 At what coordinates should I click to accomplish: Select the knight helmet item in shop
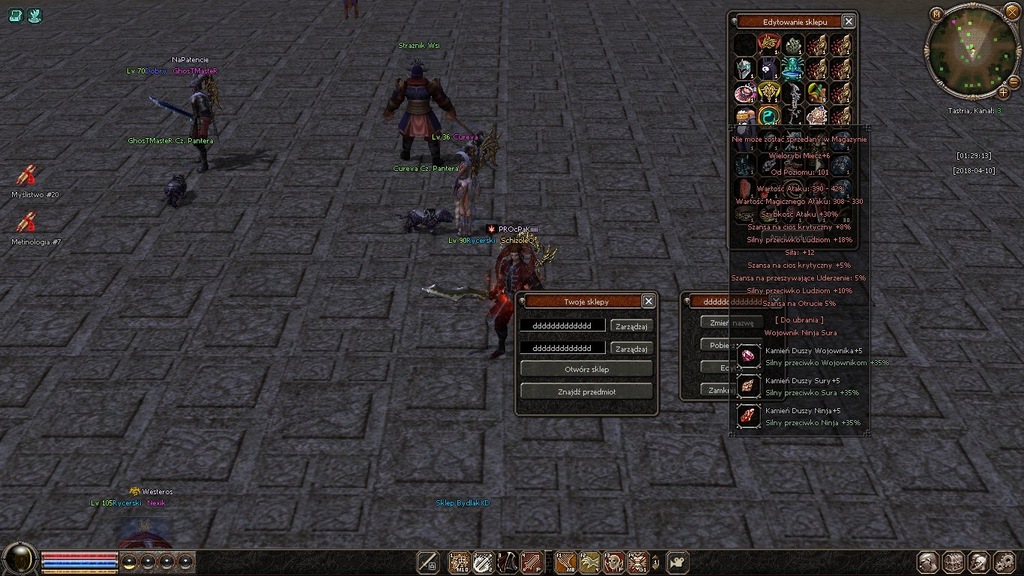click(745, 69)
